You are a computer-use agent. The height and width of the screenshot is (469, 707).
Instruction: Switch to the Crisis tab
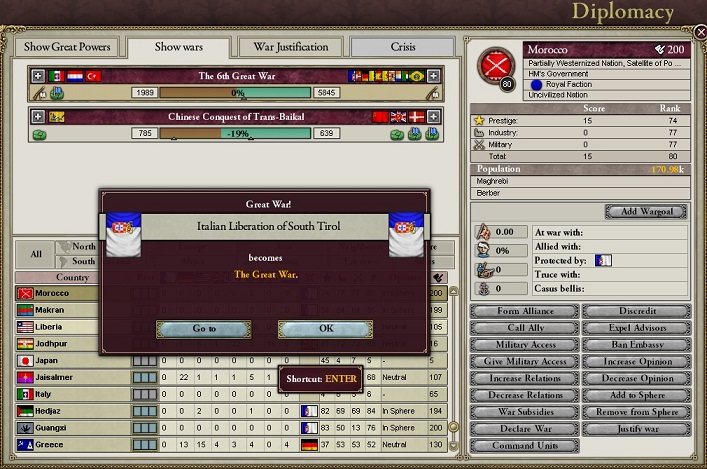(402, 47)
